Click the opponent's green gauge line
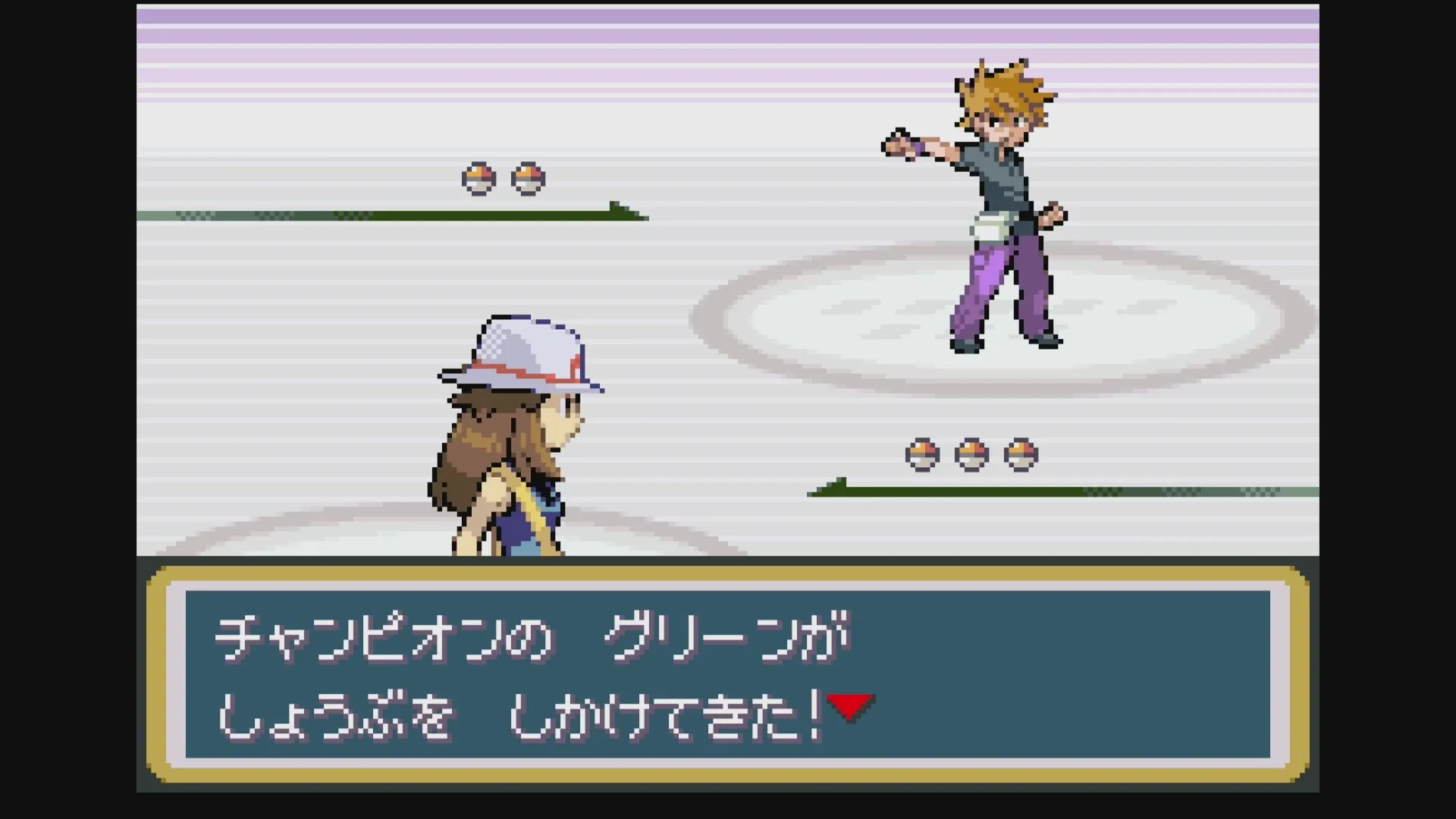The image size is (1456, 819). pyautogui.click(x=379, y=213)
